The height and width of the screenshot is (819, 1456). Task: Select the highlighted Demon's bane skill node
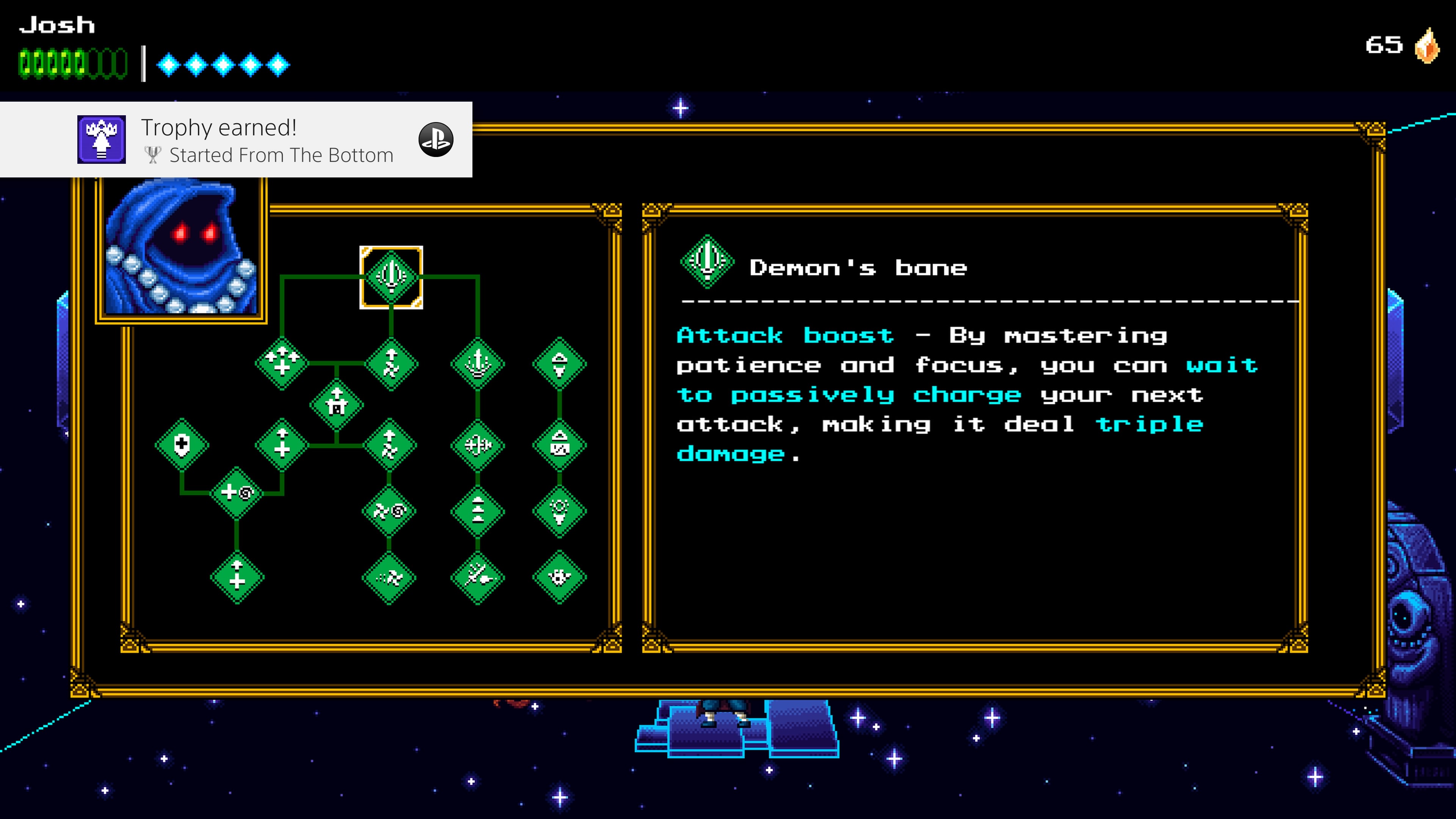pos(391,277)
